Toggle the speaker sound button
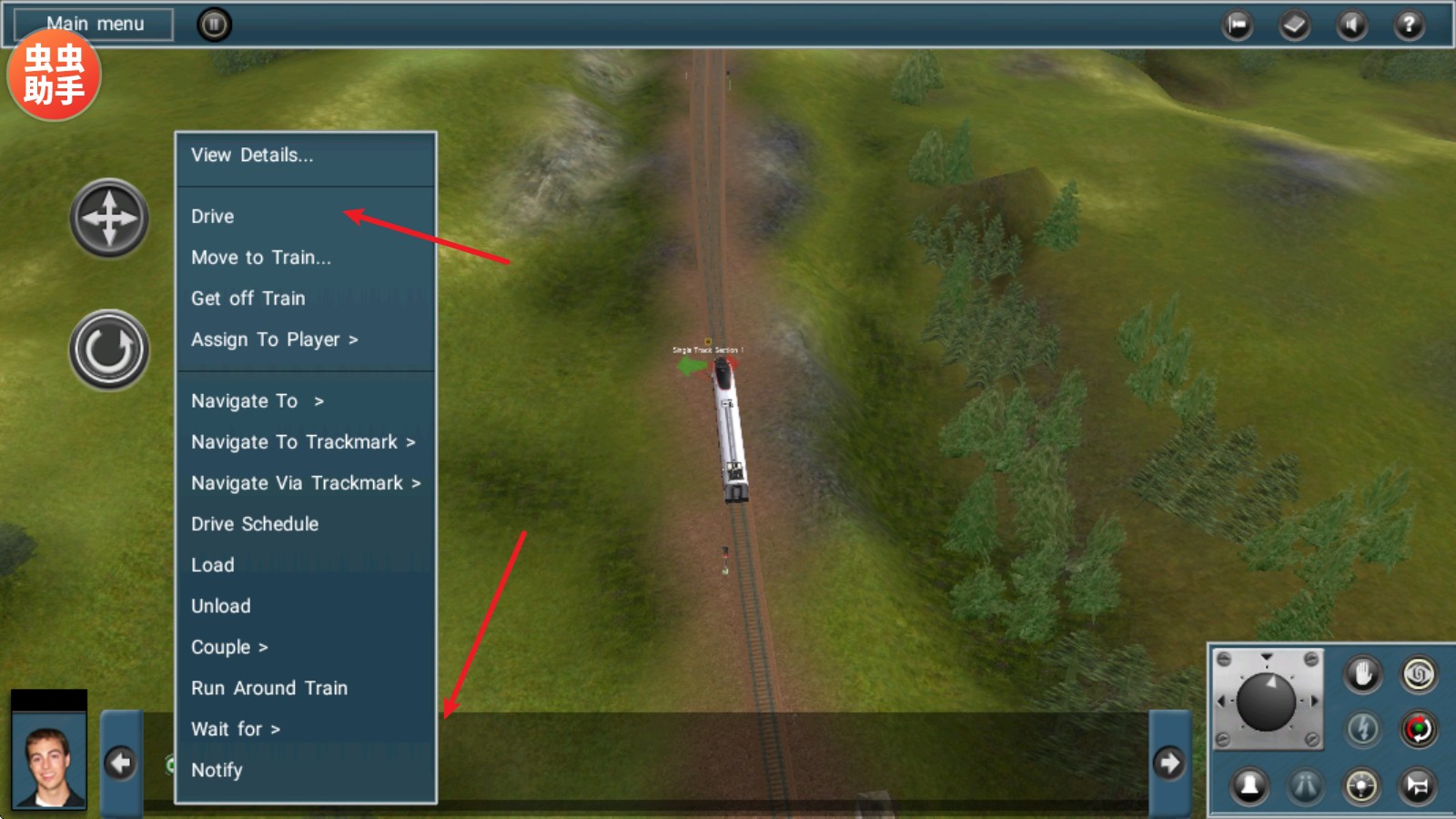The height and width of the screenshot is (819, 1456). [x=1351, y=25]
